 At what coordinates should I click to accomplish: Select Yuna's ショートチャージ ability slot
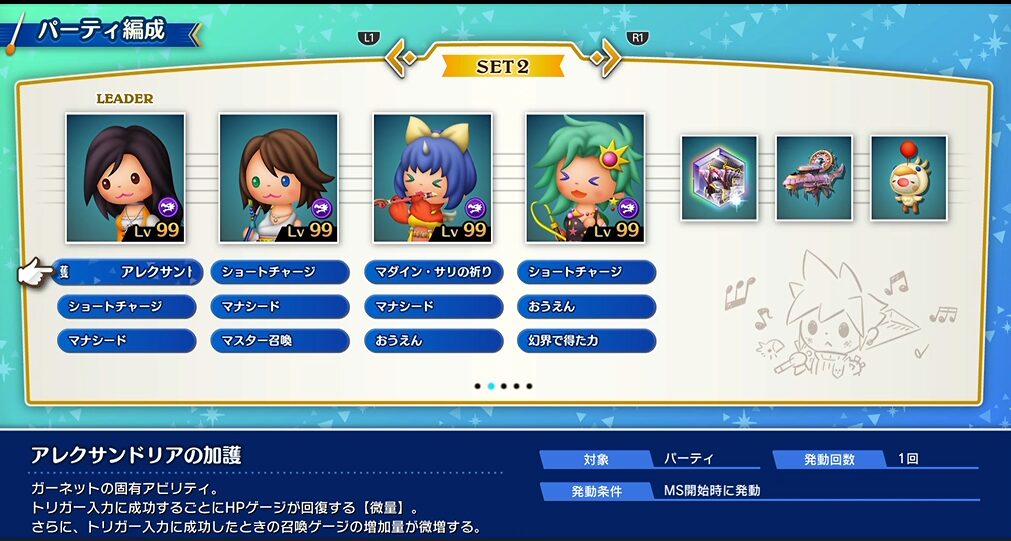[280, 272]
